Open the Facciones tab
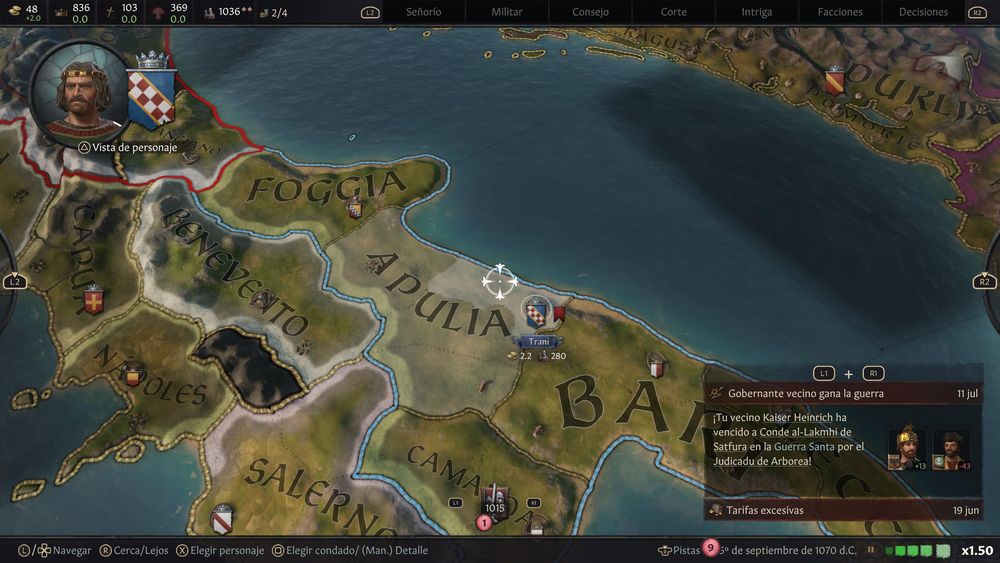1000x563 pixels. (x=840, y=12)
